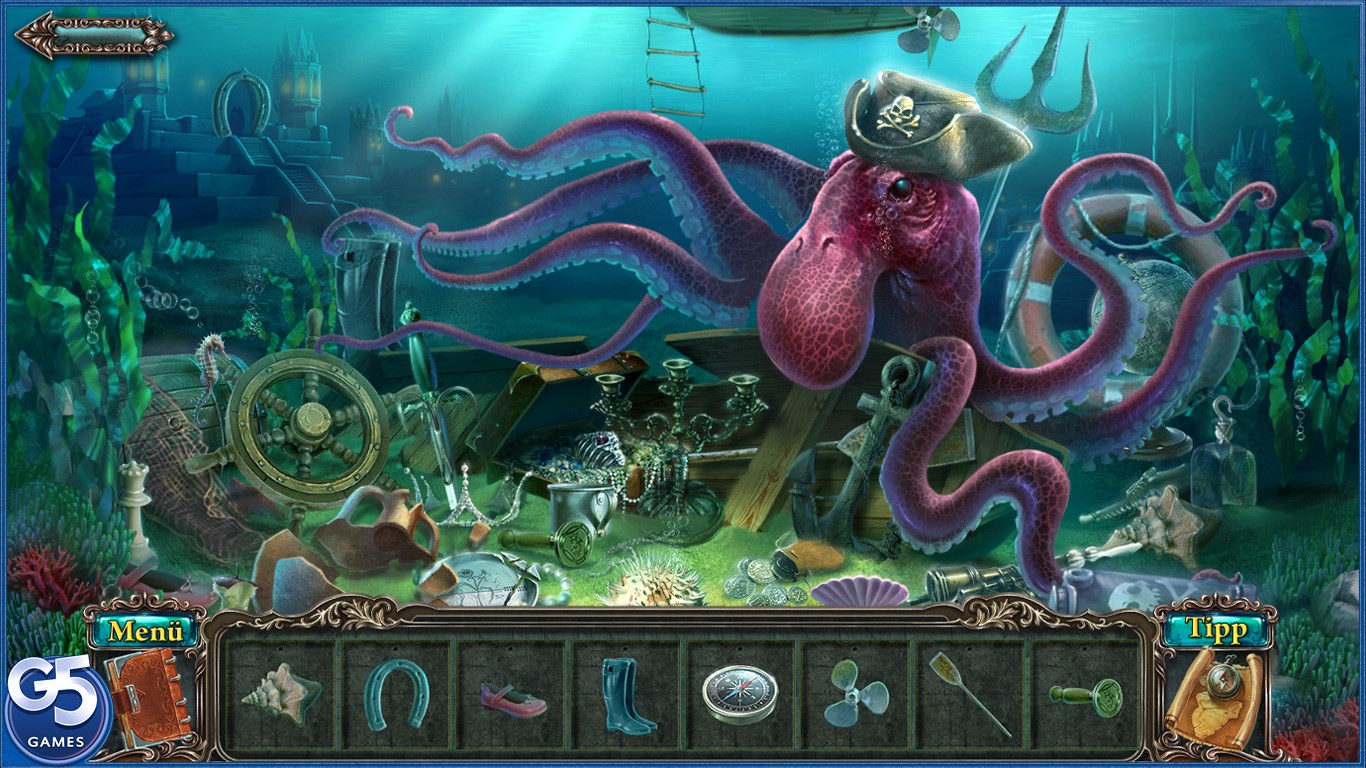Open the leather journal book

click(148, 695)
